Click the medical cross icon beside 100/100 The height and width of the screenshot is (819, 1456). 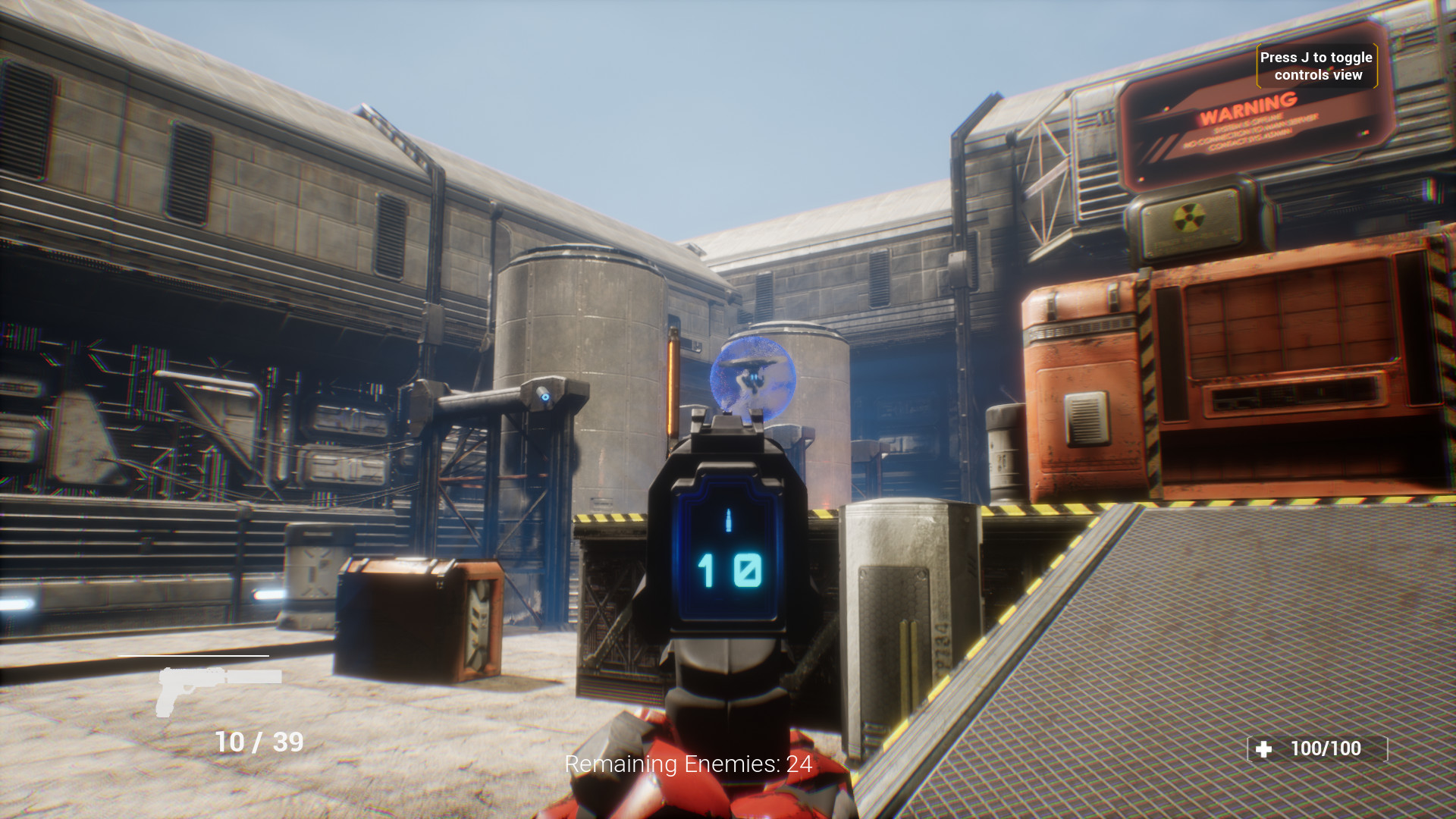click(1262, 750)
